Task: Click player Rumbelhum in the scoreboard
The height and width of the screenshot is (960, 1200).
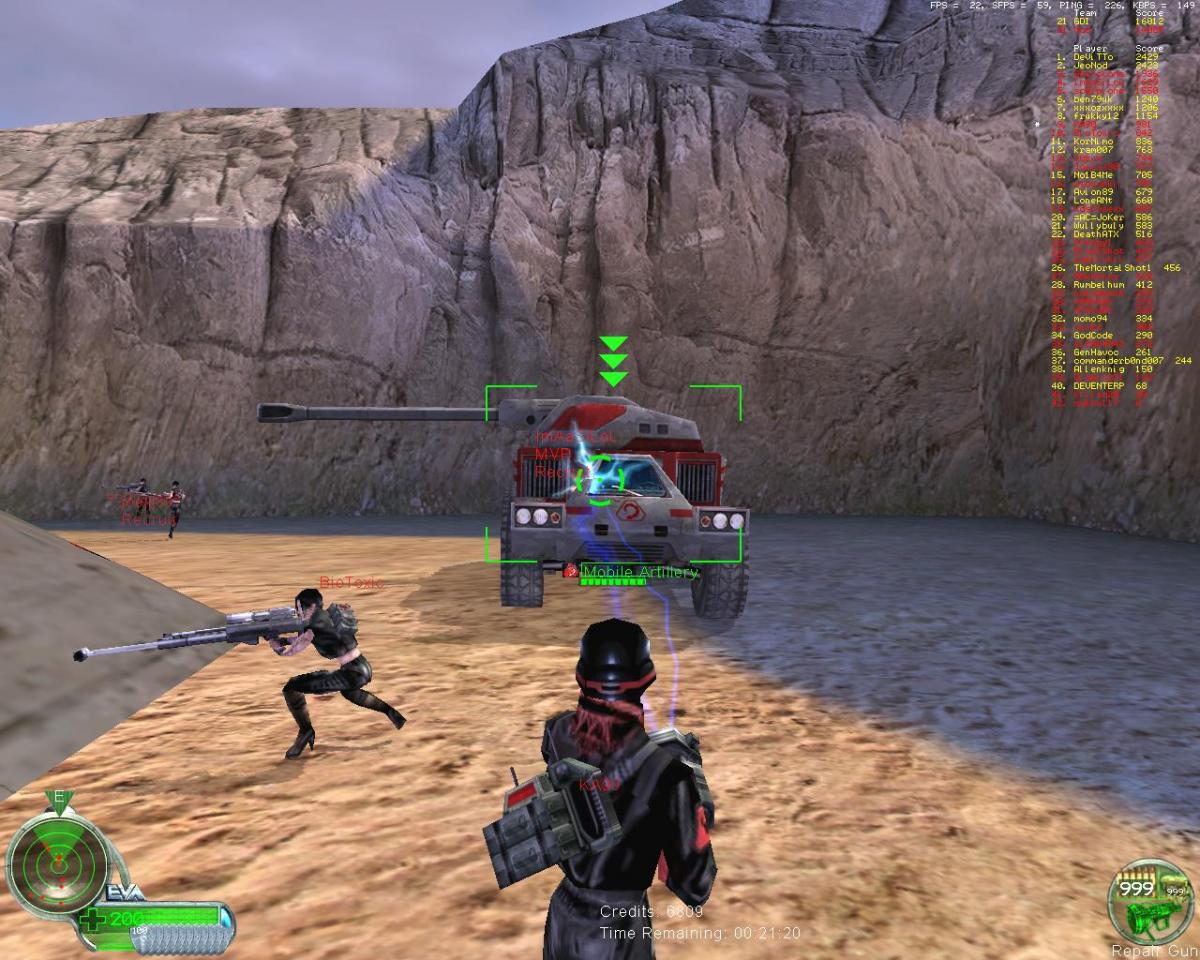Action: [1099, 285]
